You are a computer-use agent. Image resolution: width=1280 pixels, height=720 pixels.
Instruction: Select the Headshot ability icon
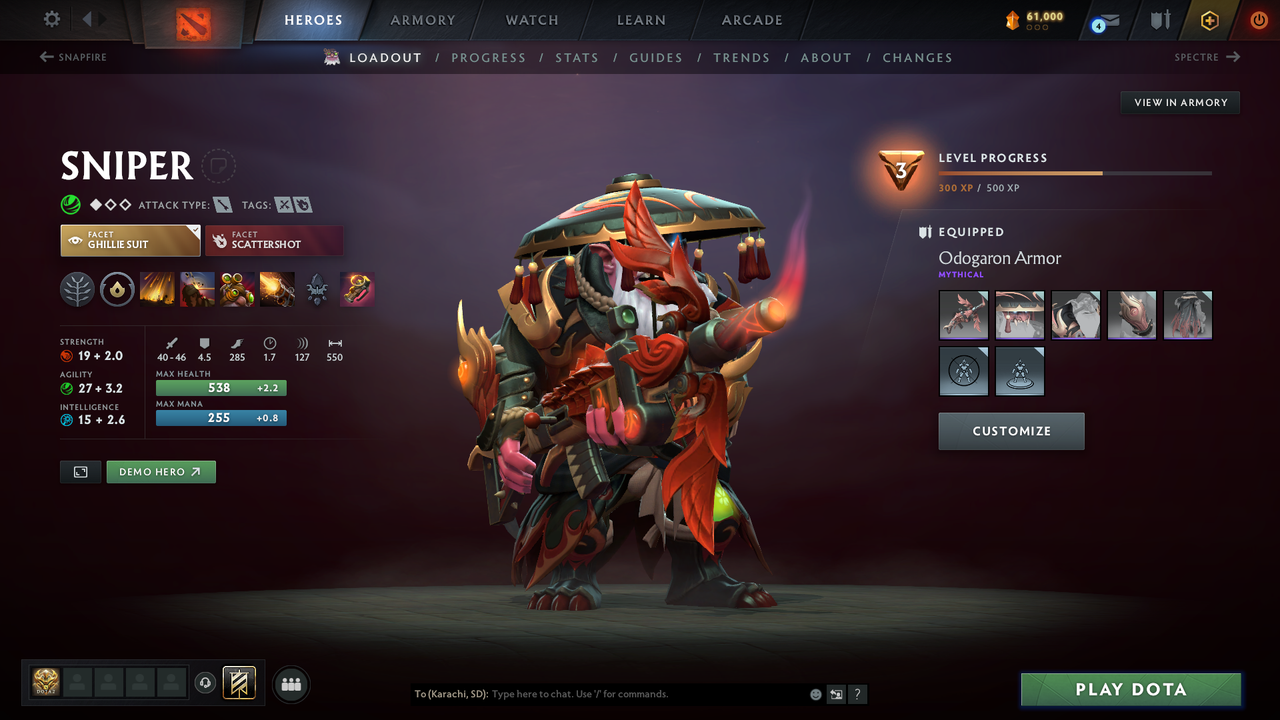tap(198, 289)
